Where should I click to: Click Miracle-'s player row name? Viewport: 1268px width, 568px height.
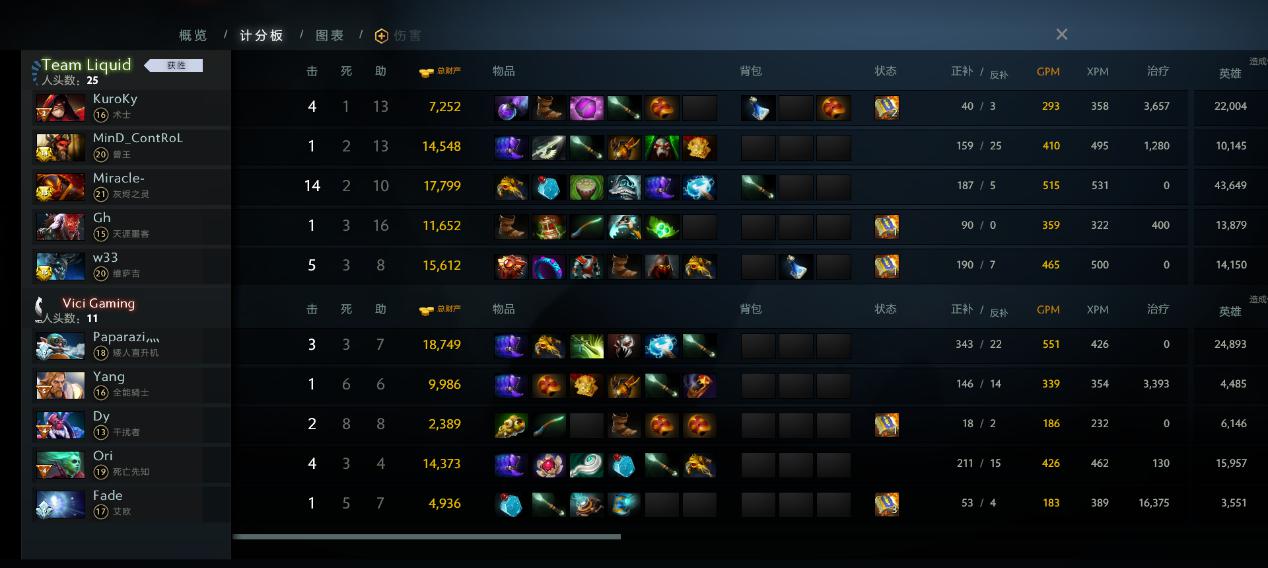119,178
